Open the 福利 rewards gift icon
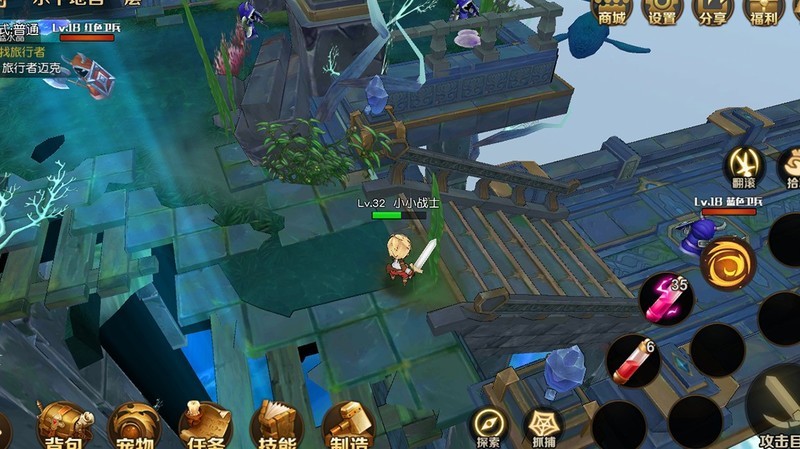This screenshot has width=800, height=449. click(764, 10)
